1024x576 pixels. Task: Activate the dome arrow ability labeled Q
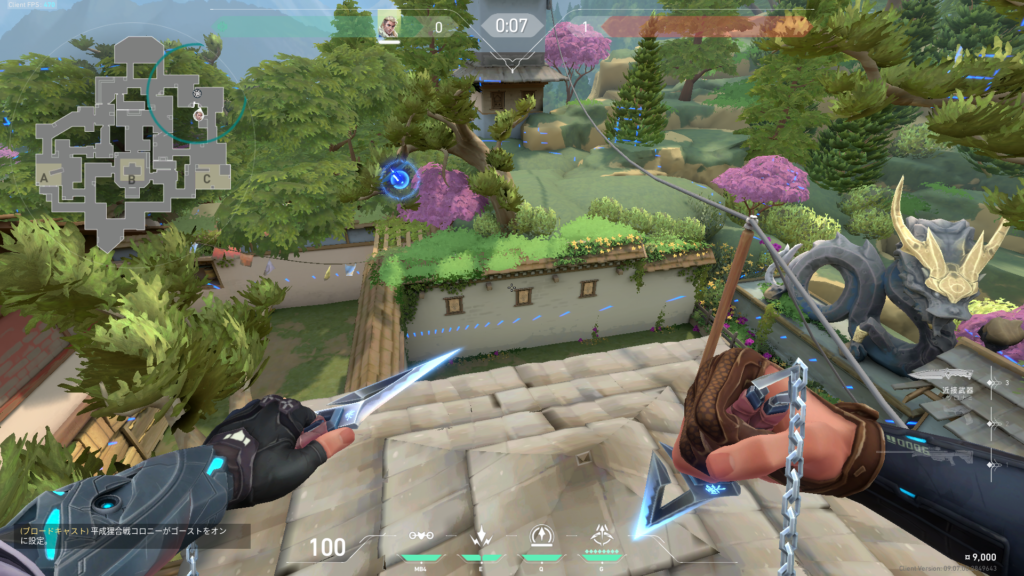click(x=542, y=536)
